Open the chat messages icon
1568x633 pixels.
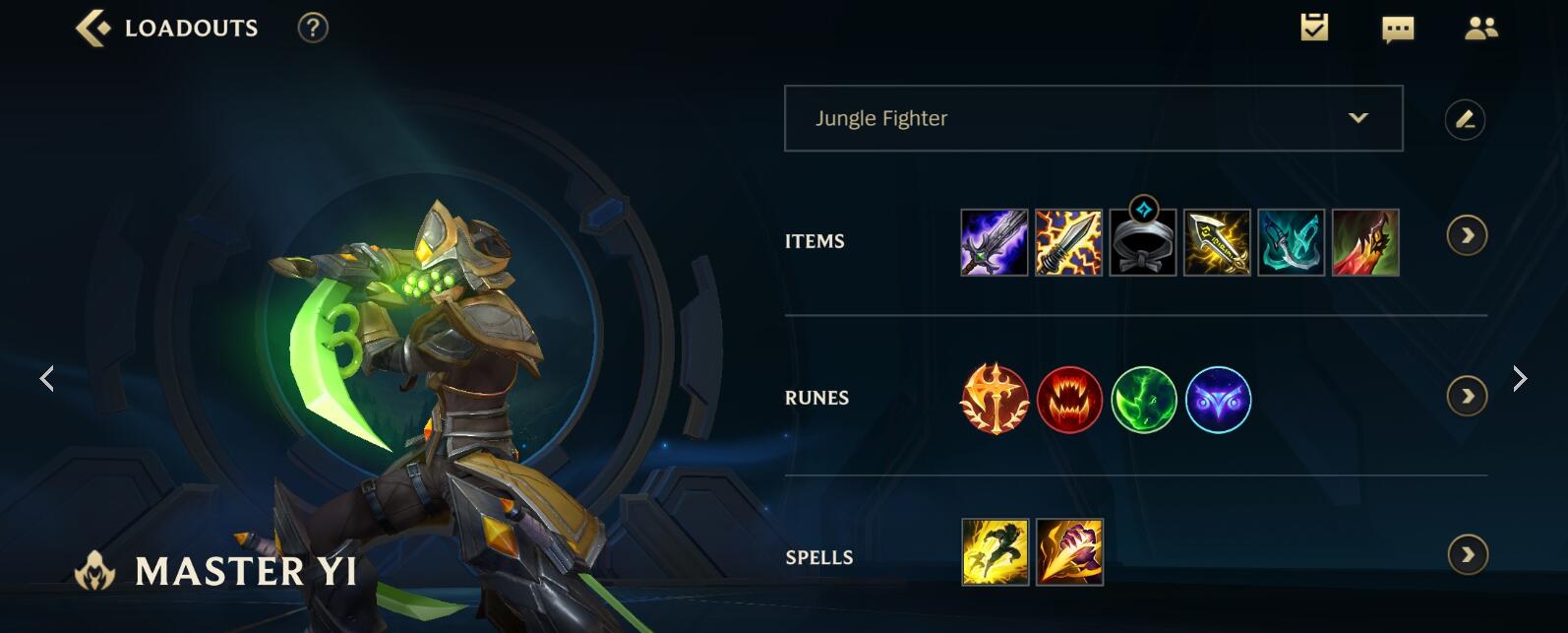click(x=1397, y=29)
